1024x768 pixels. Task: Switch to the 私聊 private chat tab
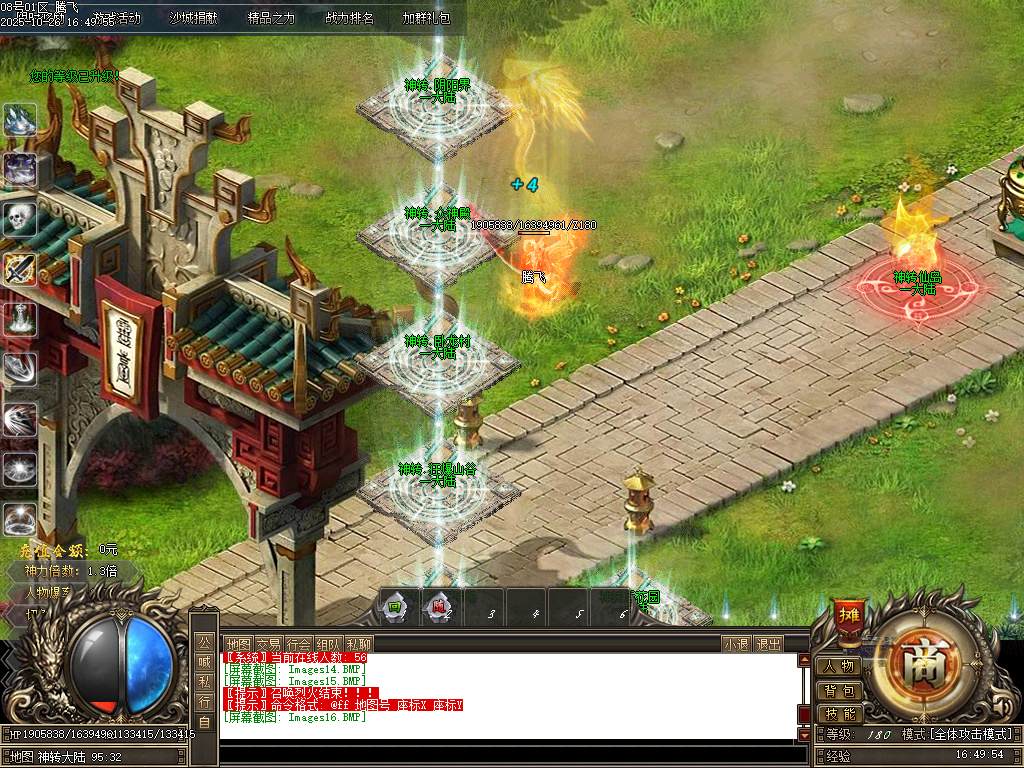point(359,644)
